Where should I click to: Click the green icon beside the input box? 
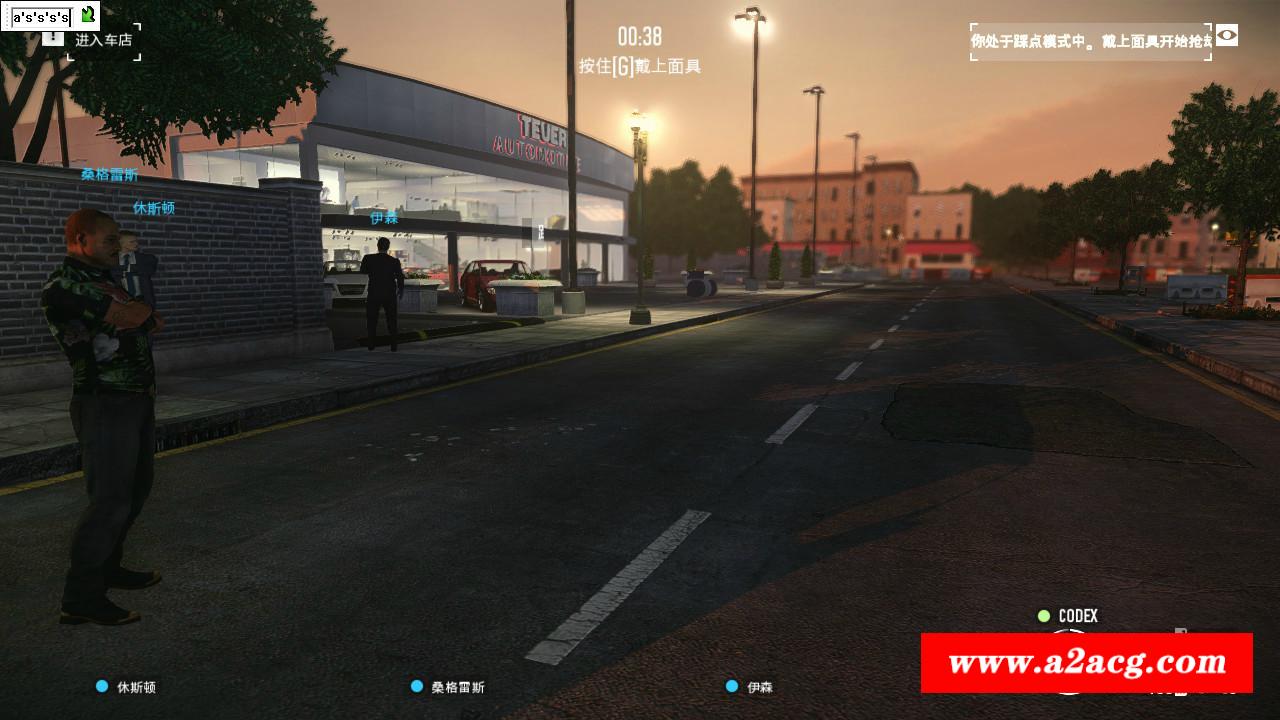pyautogui.click(x=88, y=15)
